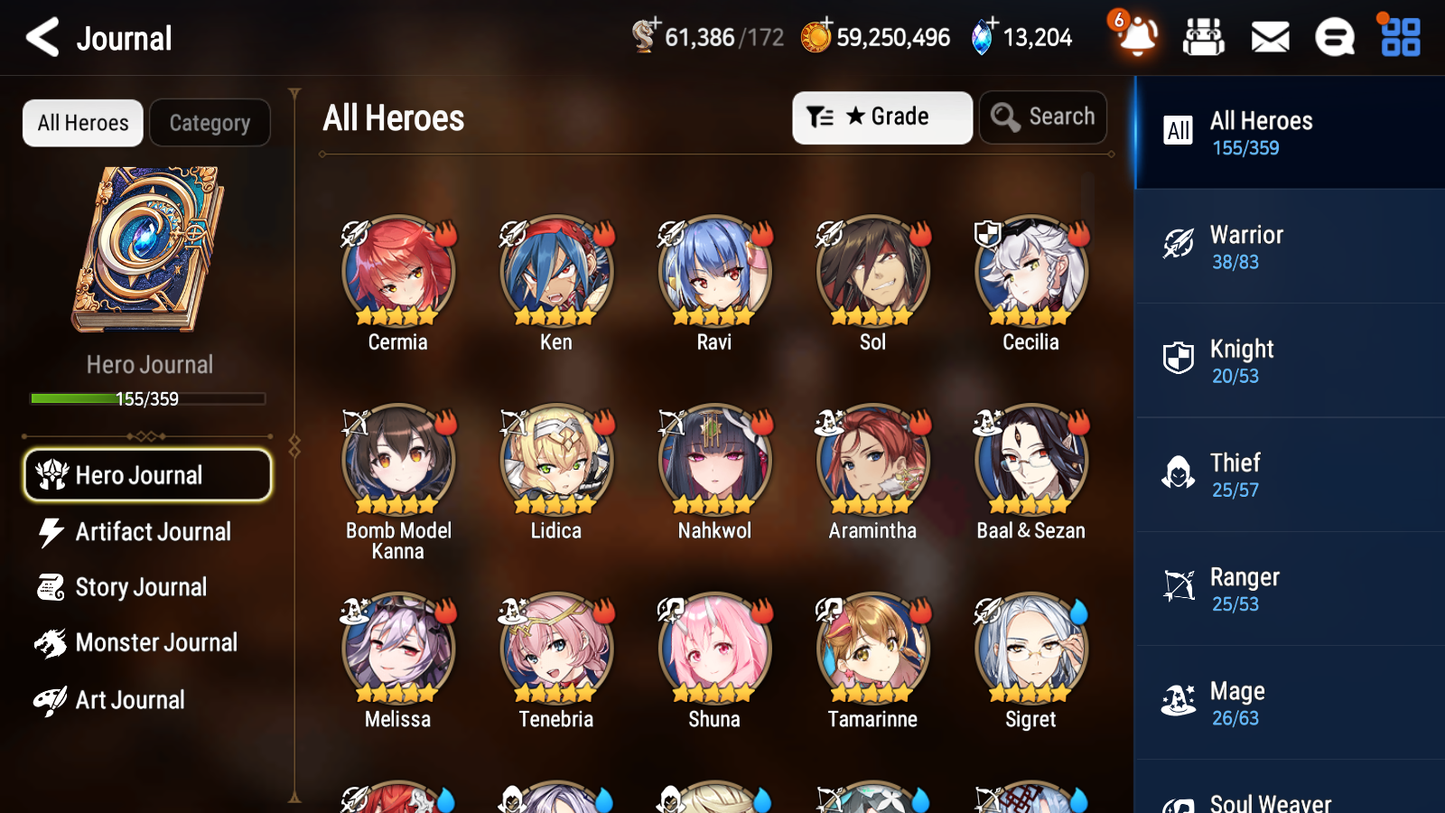Switch to the Artifact Journal

click(x=150, y=532)
